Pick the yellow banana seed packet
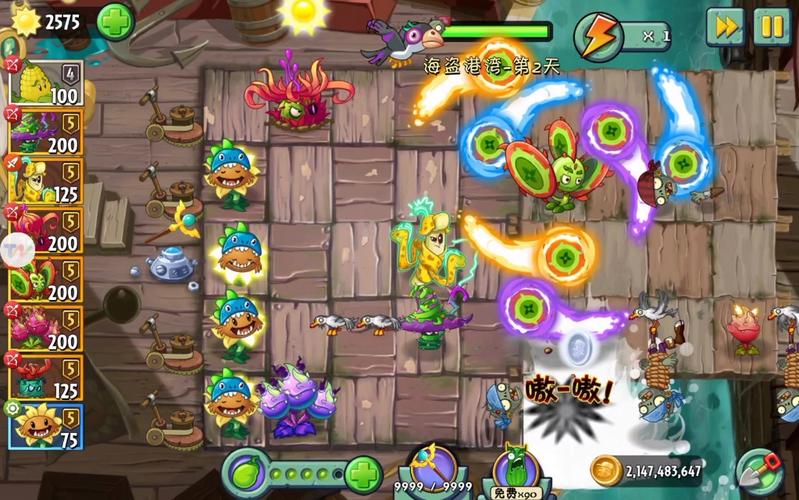This screenshot has height=500, width=799. 45,179
